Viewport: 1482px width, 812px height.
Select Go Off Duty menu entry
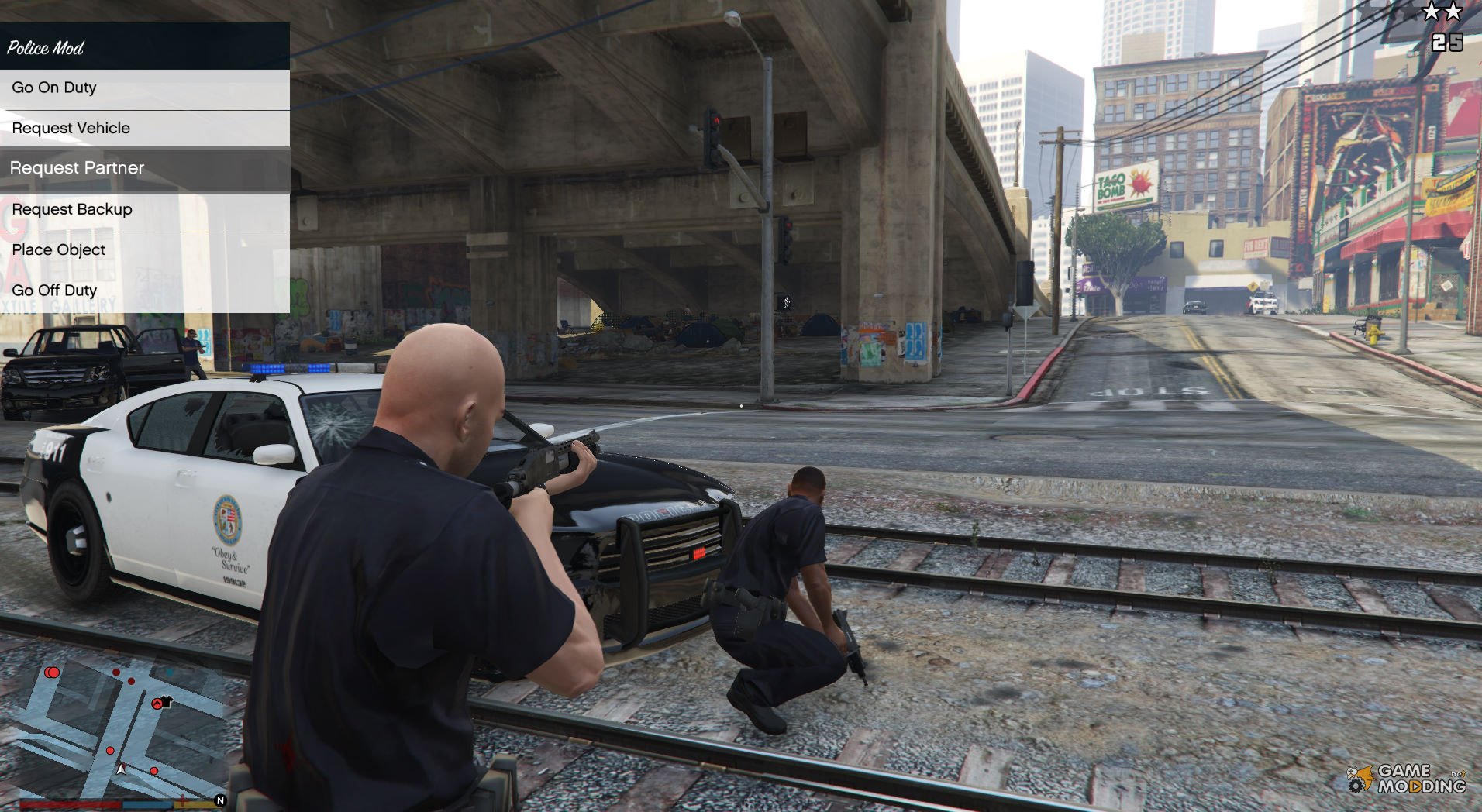(144, 291)
